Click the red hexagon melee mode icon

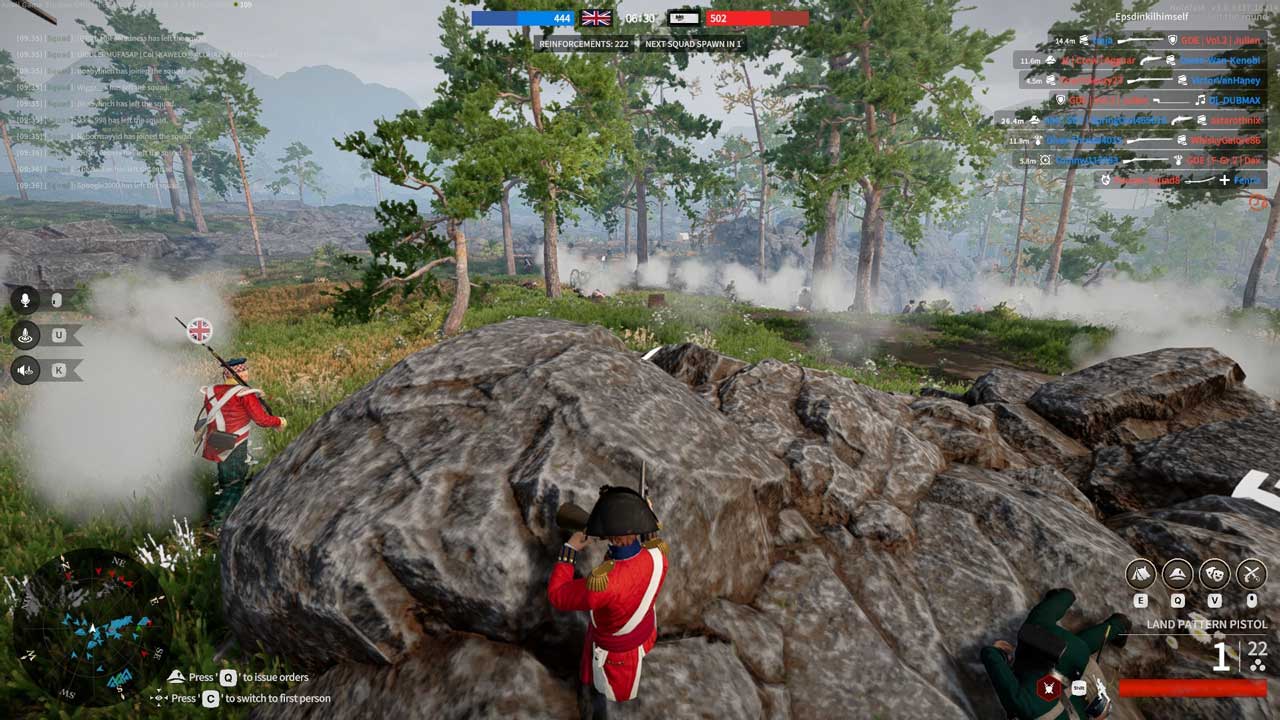tap(1049, 687)
